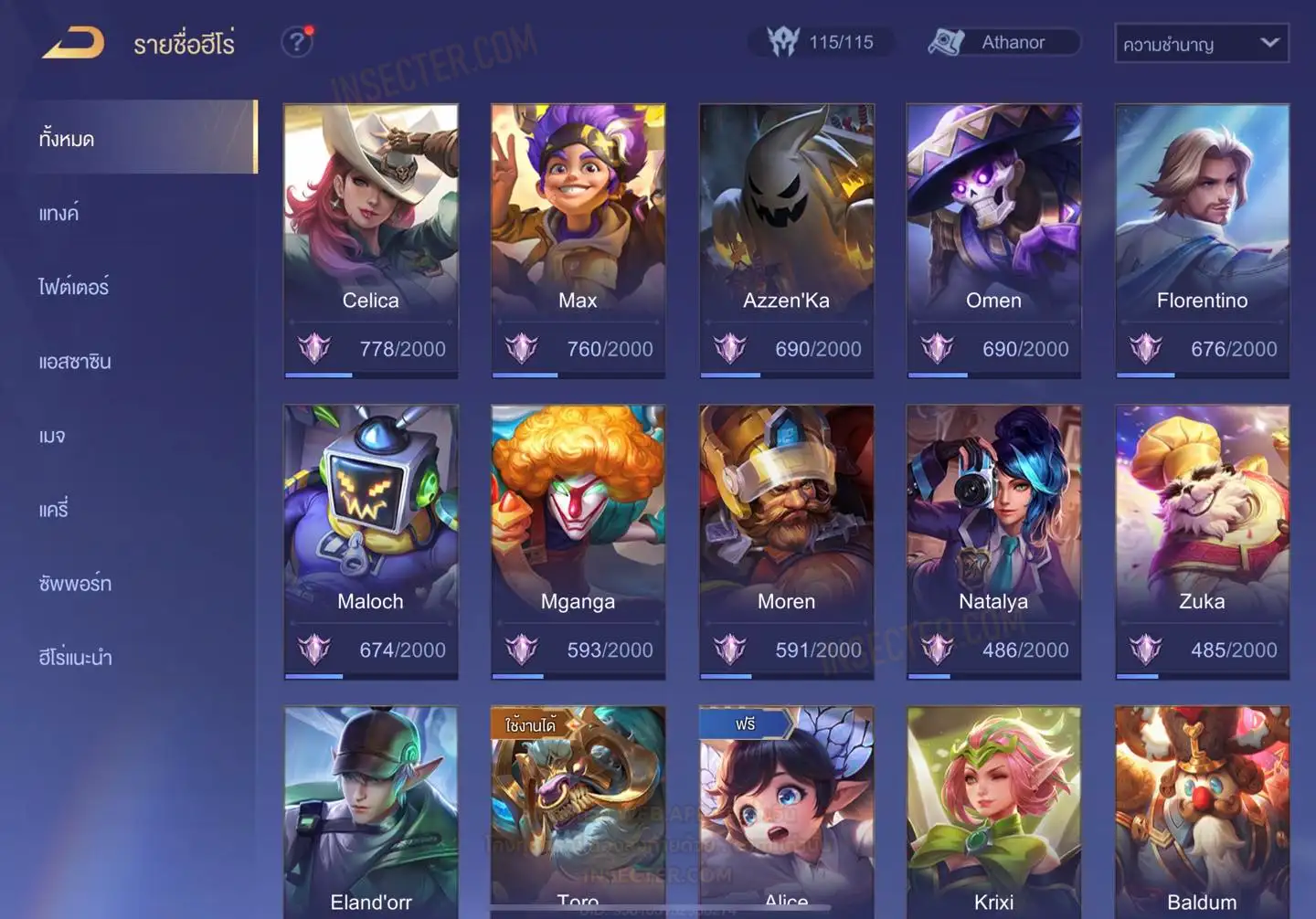Viewport: 1316px width, 919px height.
Task: Switch to the แครี่ tab
Action: 54,510
